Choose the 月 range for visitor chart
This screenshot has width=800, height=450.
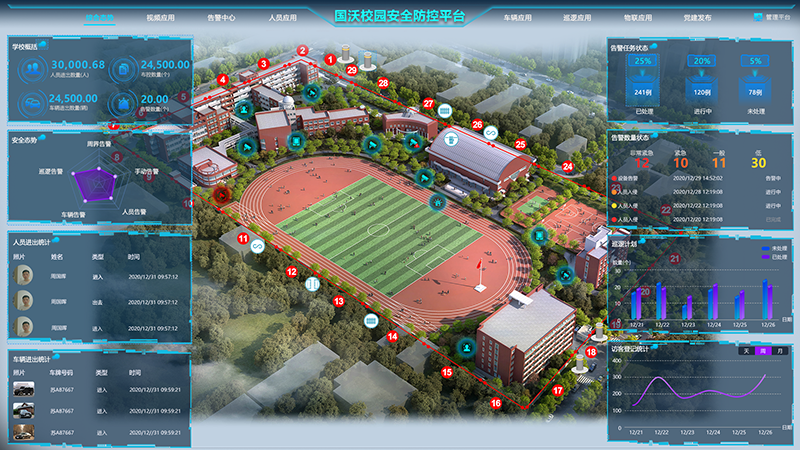[780, 351]
